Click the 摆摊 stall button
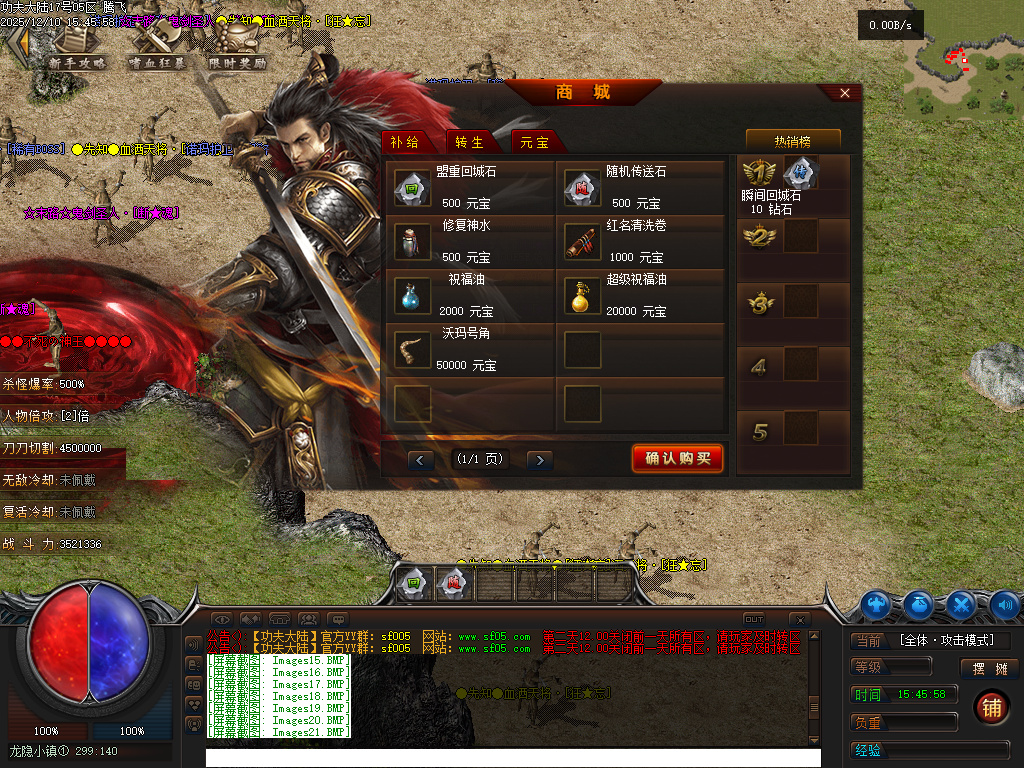This screenshot has height=768, width=1024. click(989, 669)
